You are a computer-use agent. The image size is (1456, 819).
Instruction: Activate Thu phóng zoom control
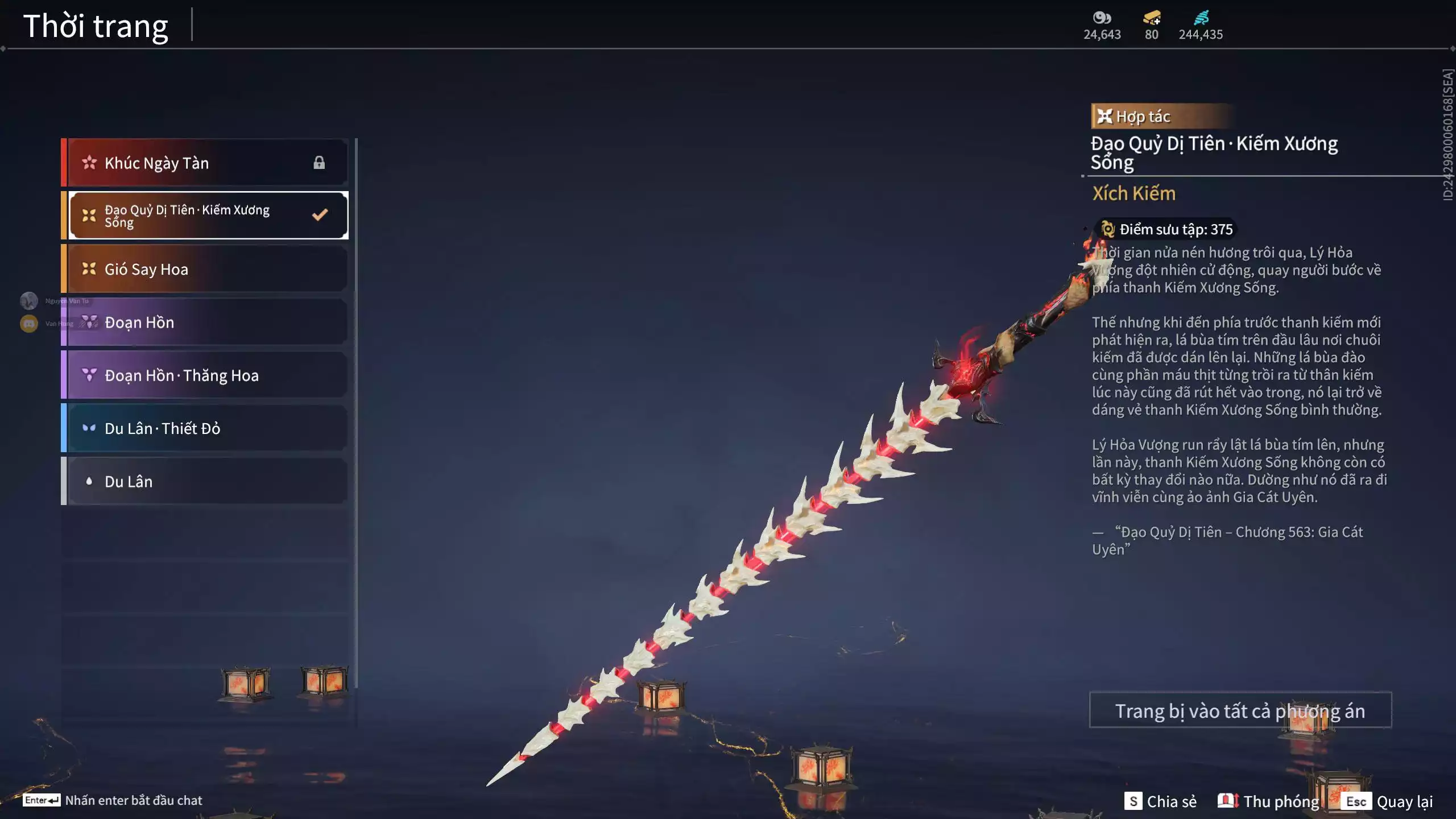(1268, 801)
